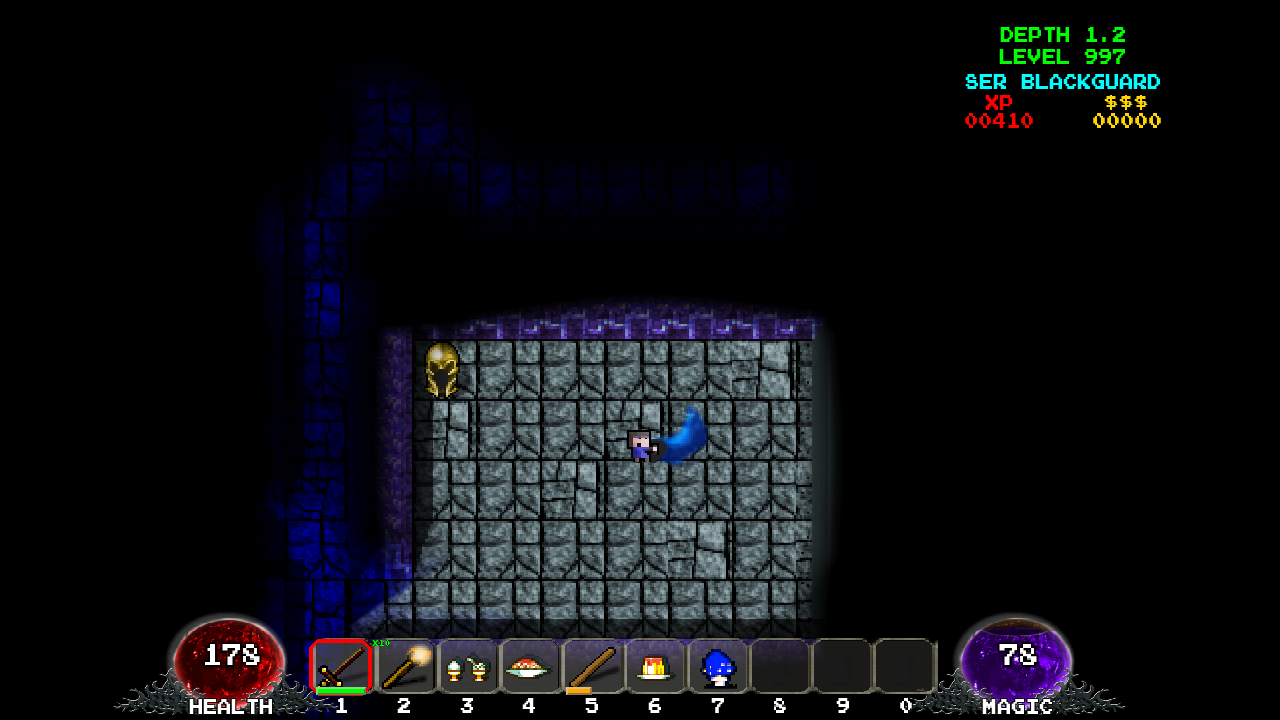This screenshot has width=1280, height=720.
Task: Select the sword in hotbar slot 1
Action: [x=341, y=666]
